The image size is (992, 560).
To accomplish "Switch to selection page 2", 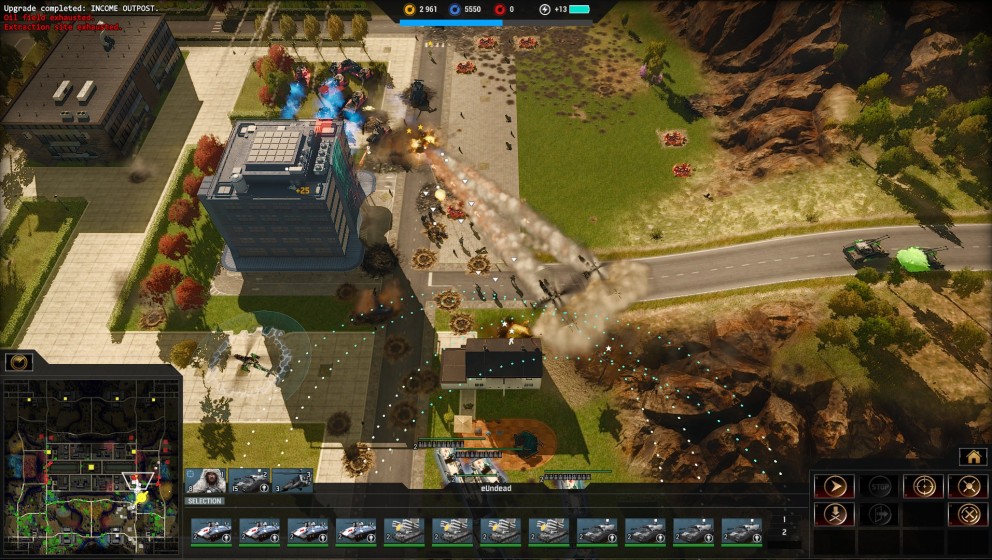I will tap(784, 532).
